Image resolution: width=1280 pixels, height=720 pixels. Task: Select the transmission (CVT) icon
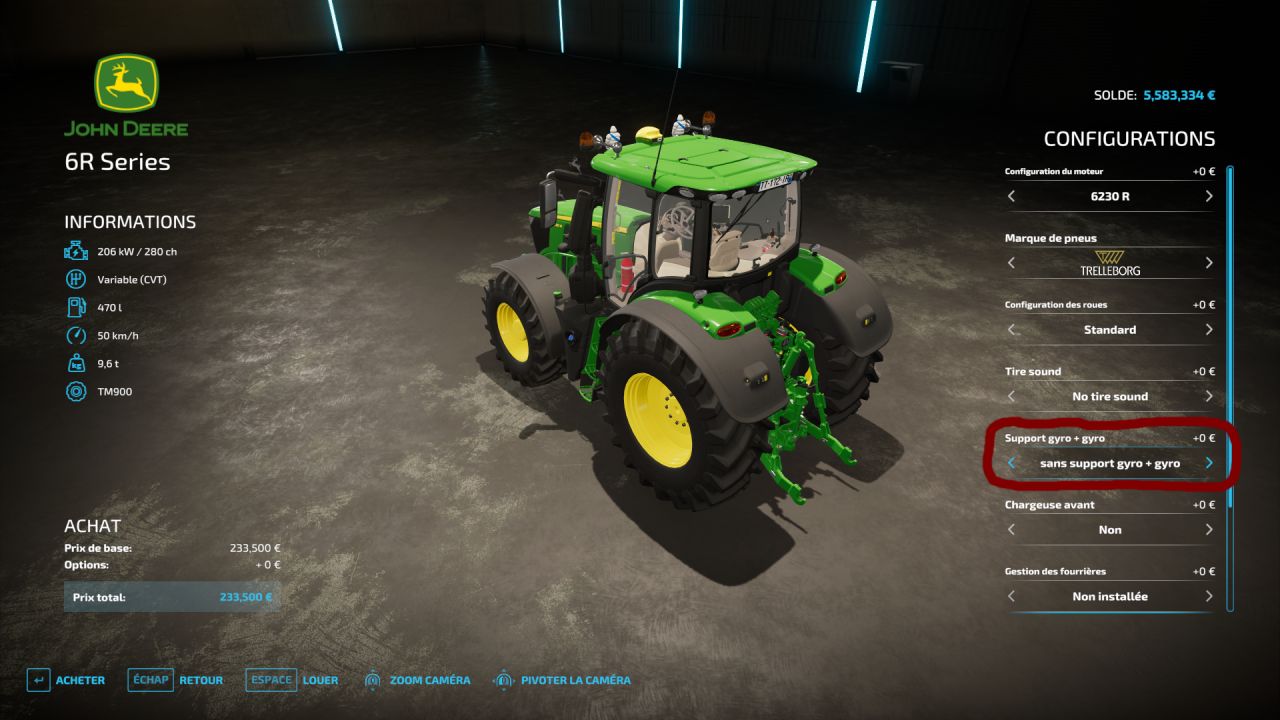click(75, 279)
